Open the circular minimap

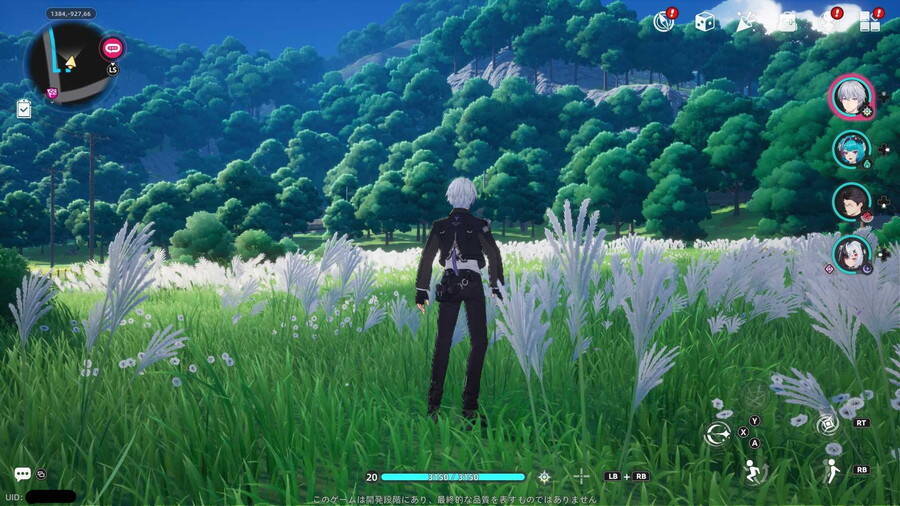[69, 62]
